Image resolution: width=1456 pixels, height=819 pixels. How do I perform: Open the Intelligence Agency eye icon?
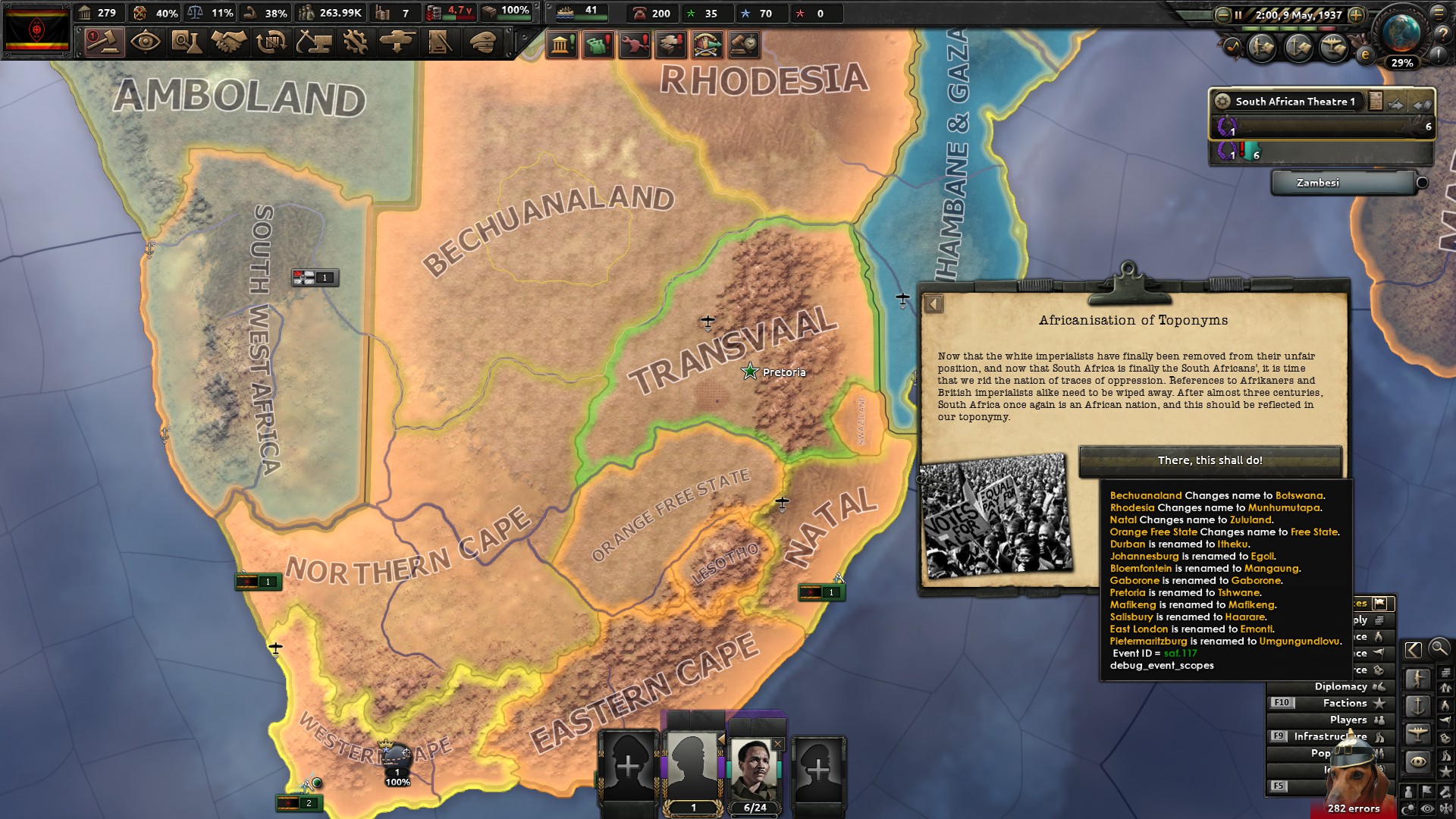click(x=145, y=43)
